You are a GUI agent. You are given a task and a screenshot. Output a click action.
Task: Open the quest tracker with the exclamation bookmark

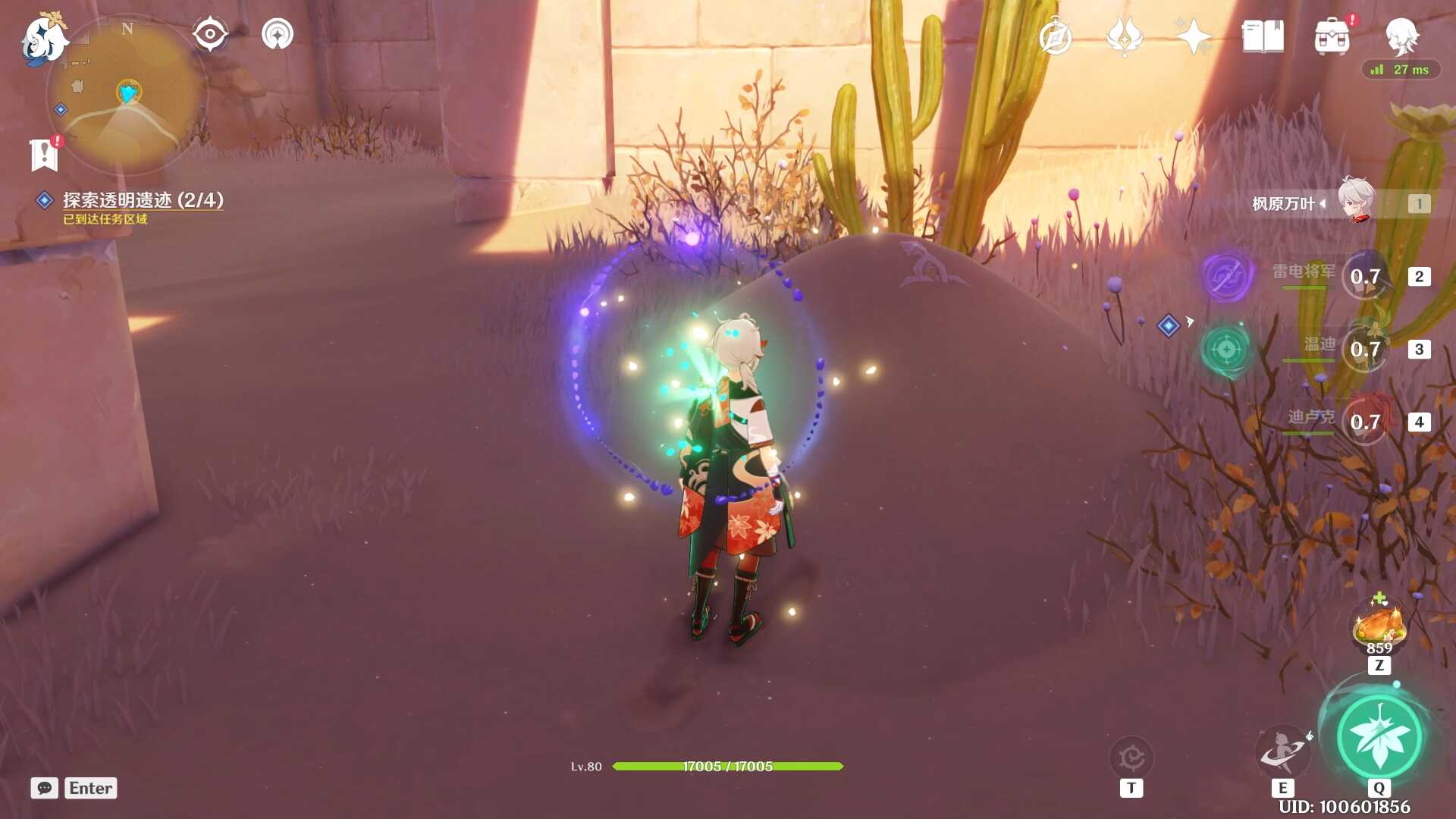[x=45, y=154]
